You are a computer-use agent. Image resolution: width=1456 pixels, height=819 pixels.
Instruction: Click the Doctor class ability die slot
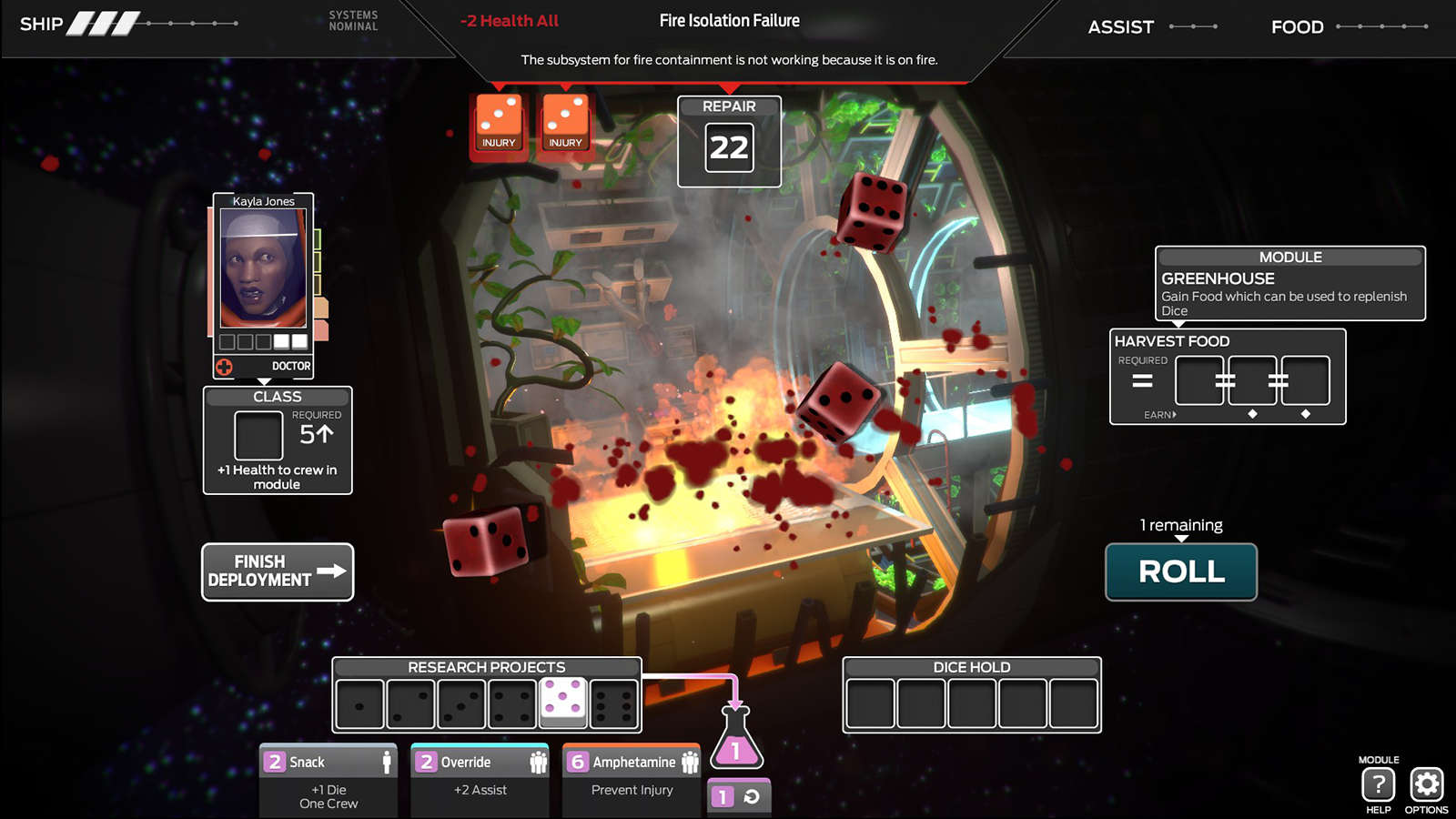[x=258, y=436]
